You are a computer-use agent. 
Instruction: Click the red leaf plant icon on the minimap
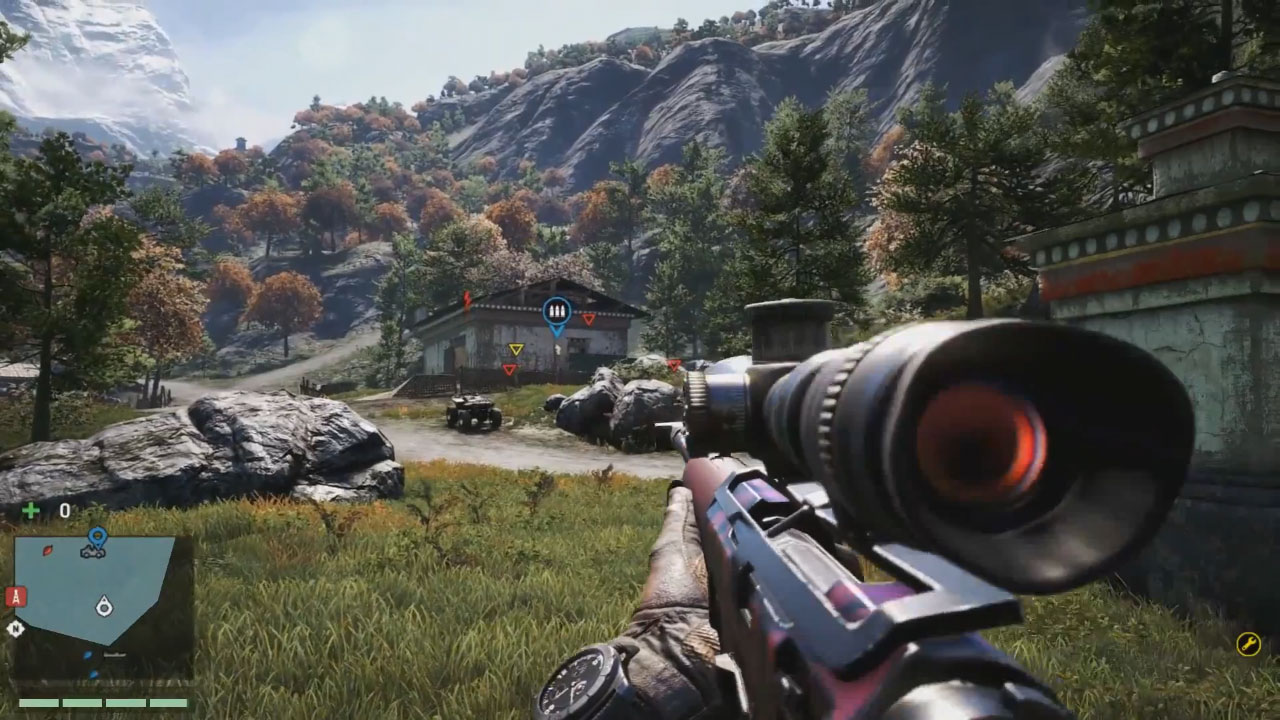(x=47, y=551)
